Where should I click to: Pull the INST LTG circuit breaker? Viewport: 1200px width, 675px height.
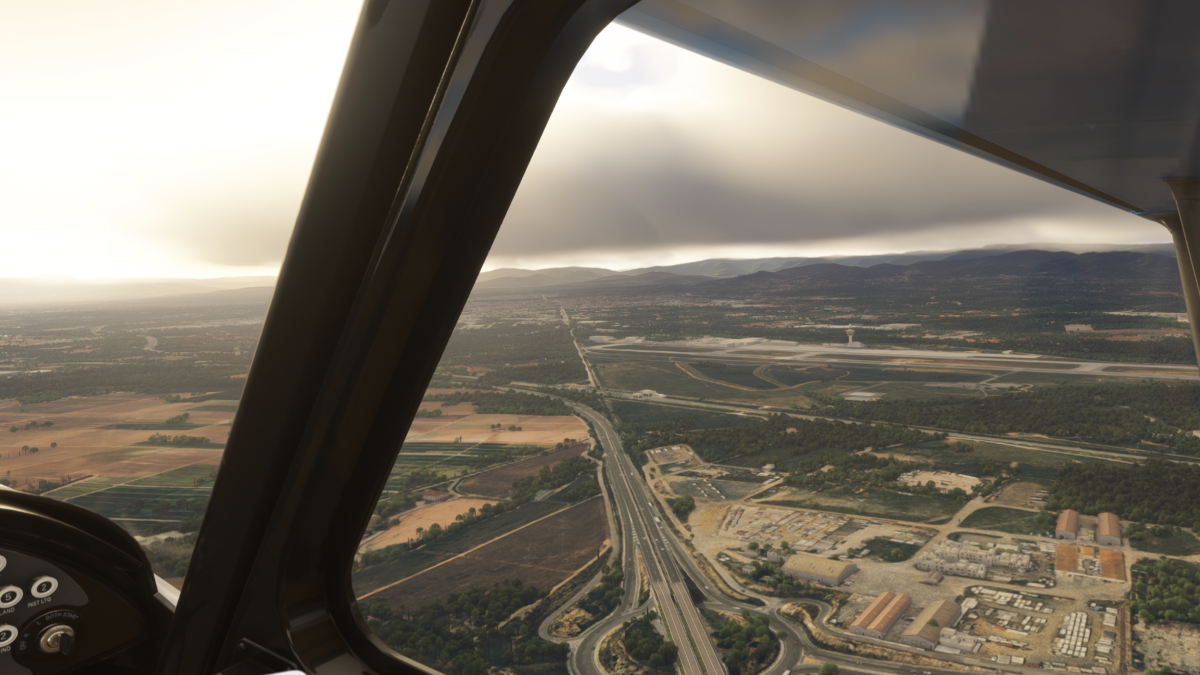pos(44,587)
